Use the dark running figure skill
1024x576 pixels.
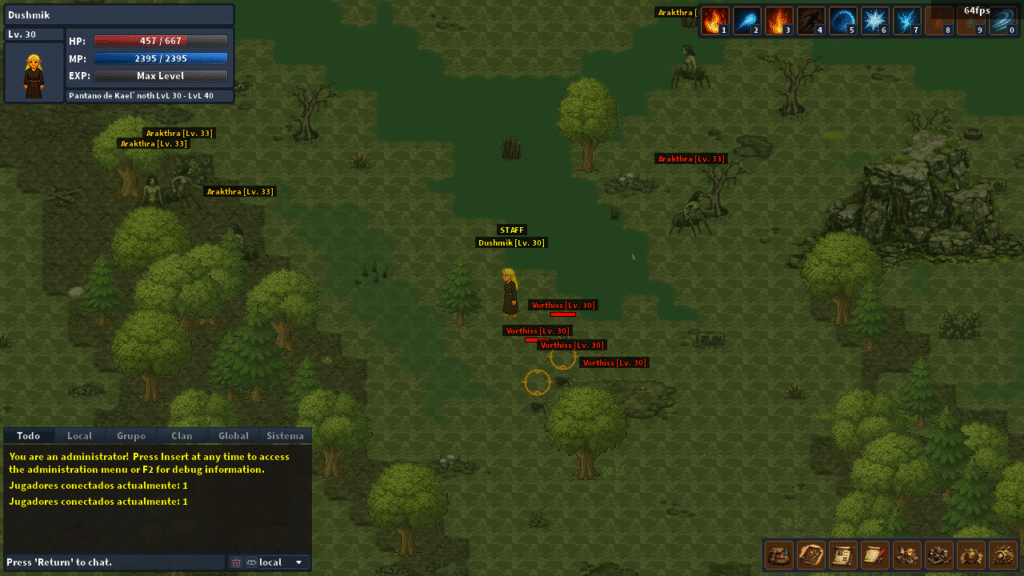[x=810, y=21]
